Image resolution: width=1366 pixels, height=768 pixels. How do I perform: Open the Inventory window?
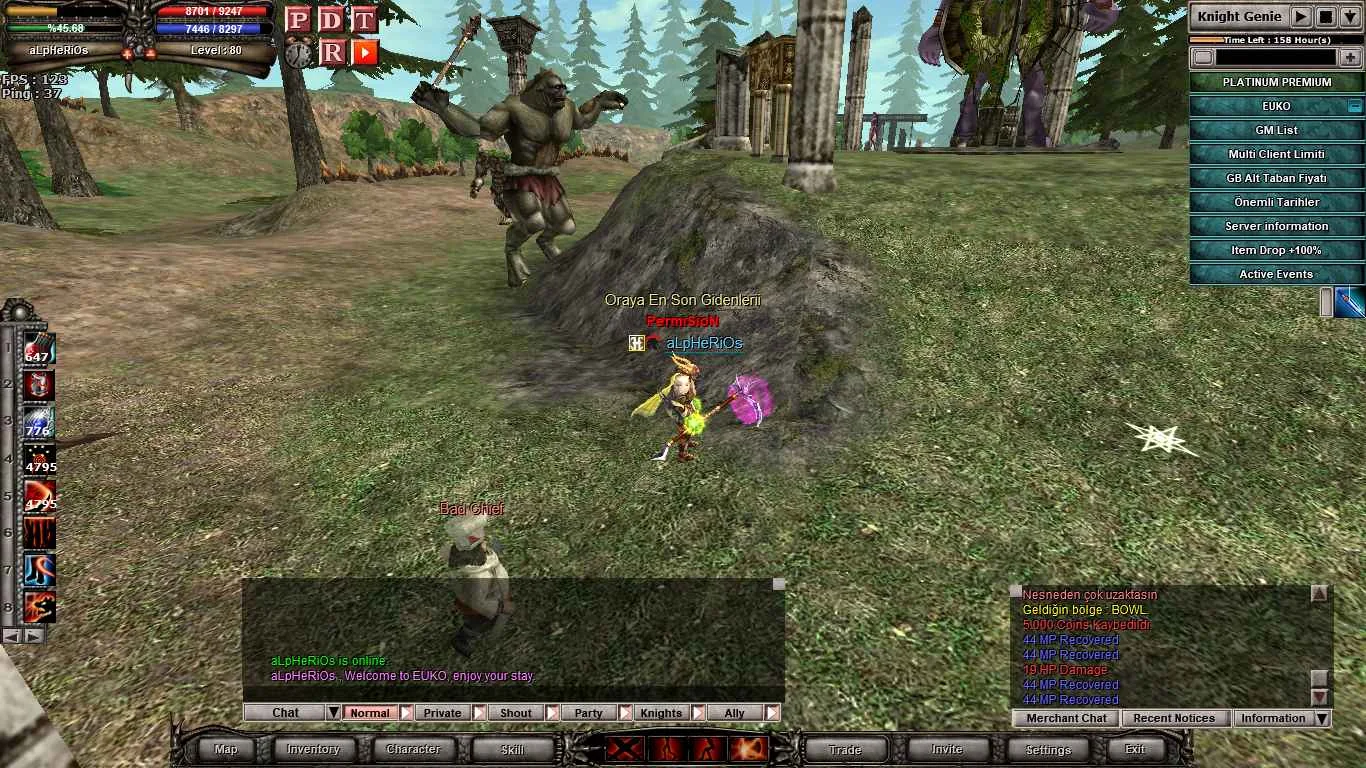(313, 749)
